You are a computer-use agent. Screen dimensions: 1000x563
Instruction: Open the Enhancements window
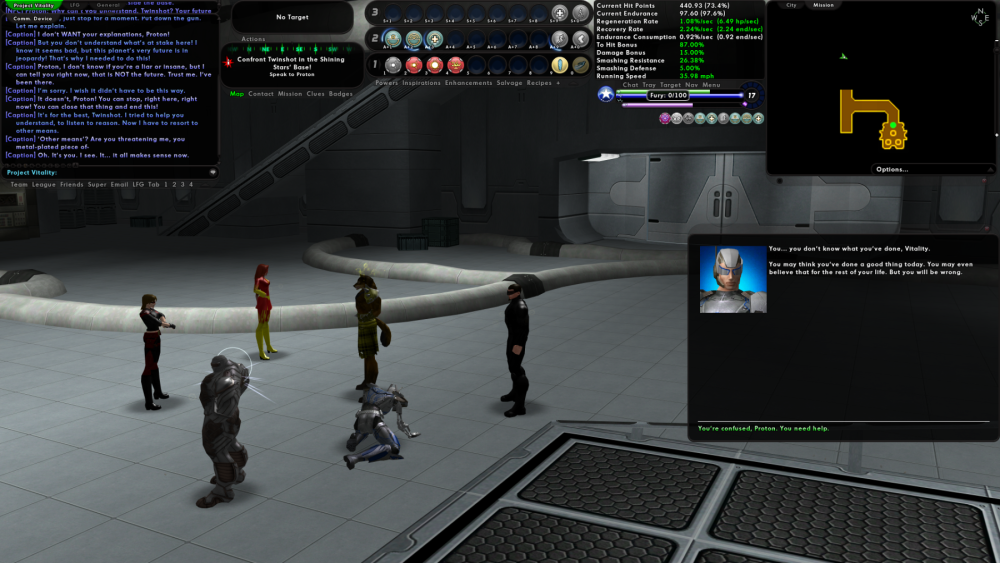[468, 83]
